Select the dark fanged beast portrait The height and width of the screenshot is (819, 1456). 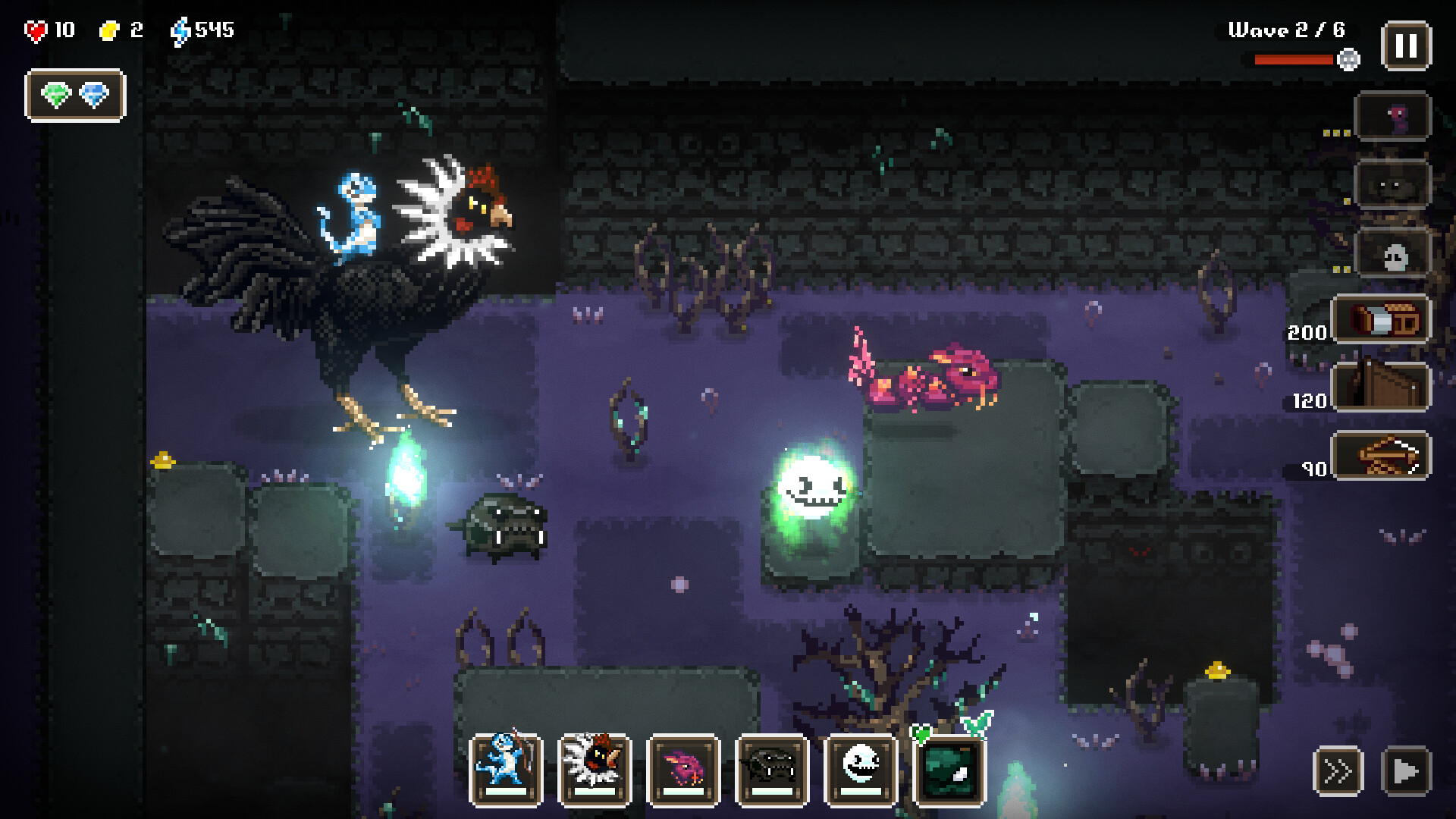[x=773, y=769]
